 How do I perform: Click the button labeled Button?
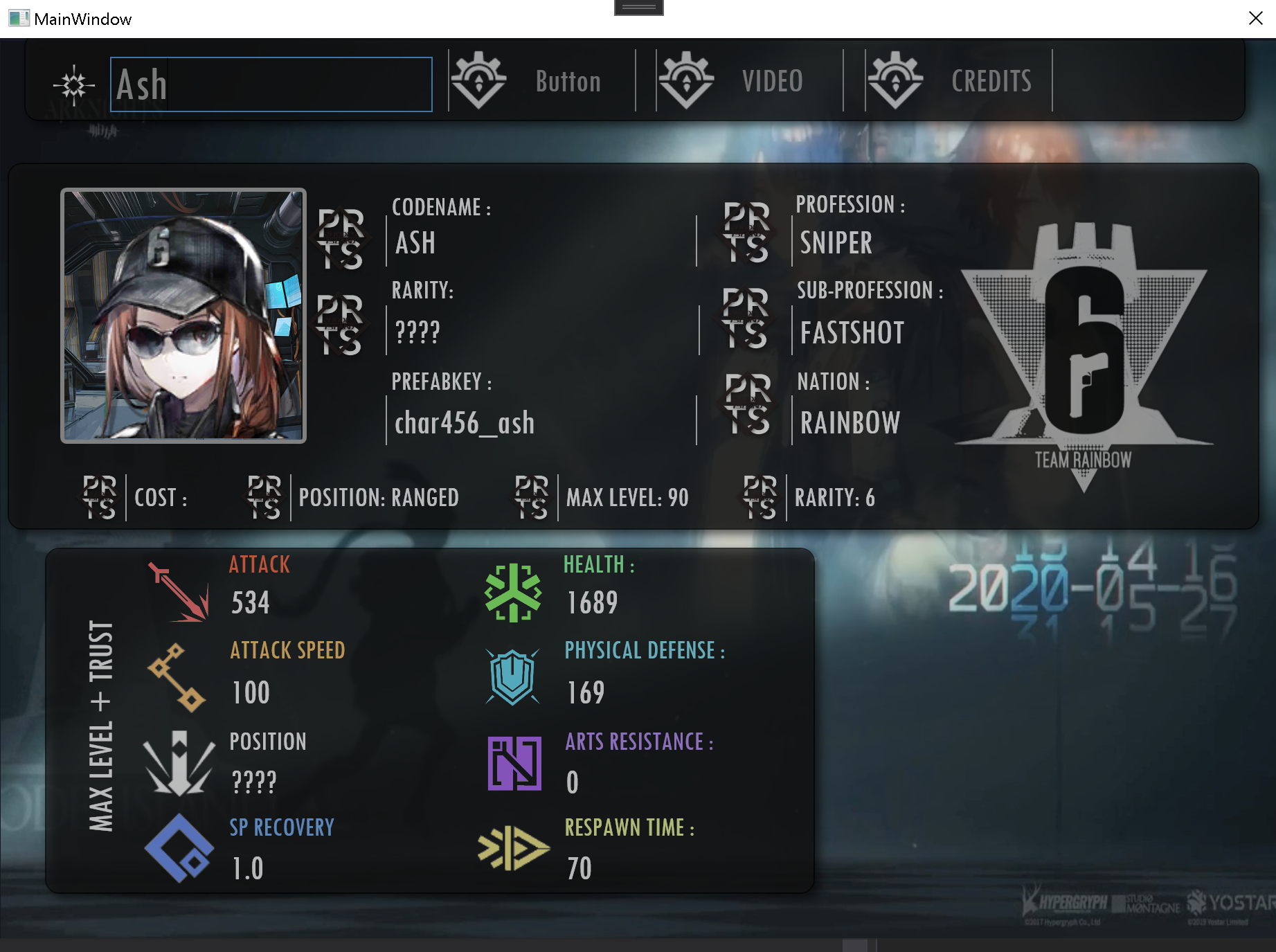click(x=541, y=82)
